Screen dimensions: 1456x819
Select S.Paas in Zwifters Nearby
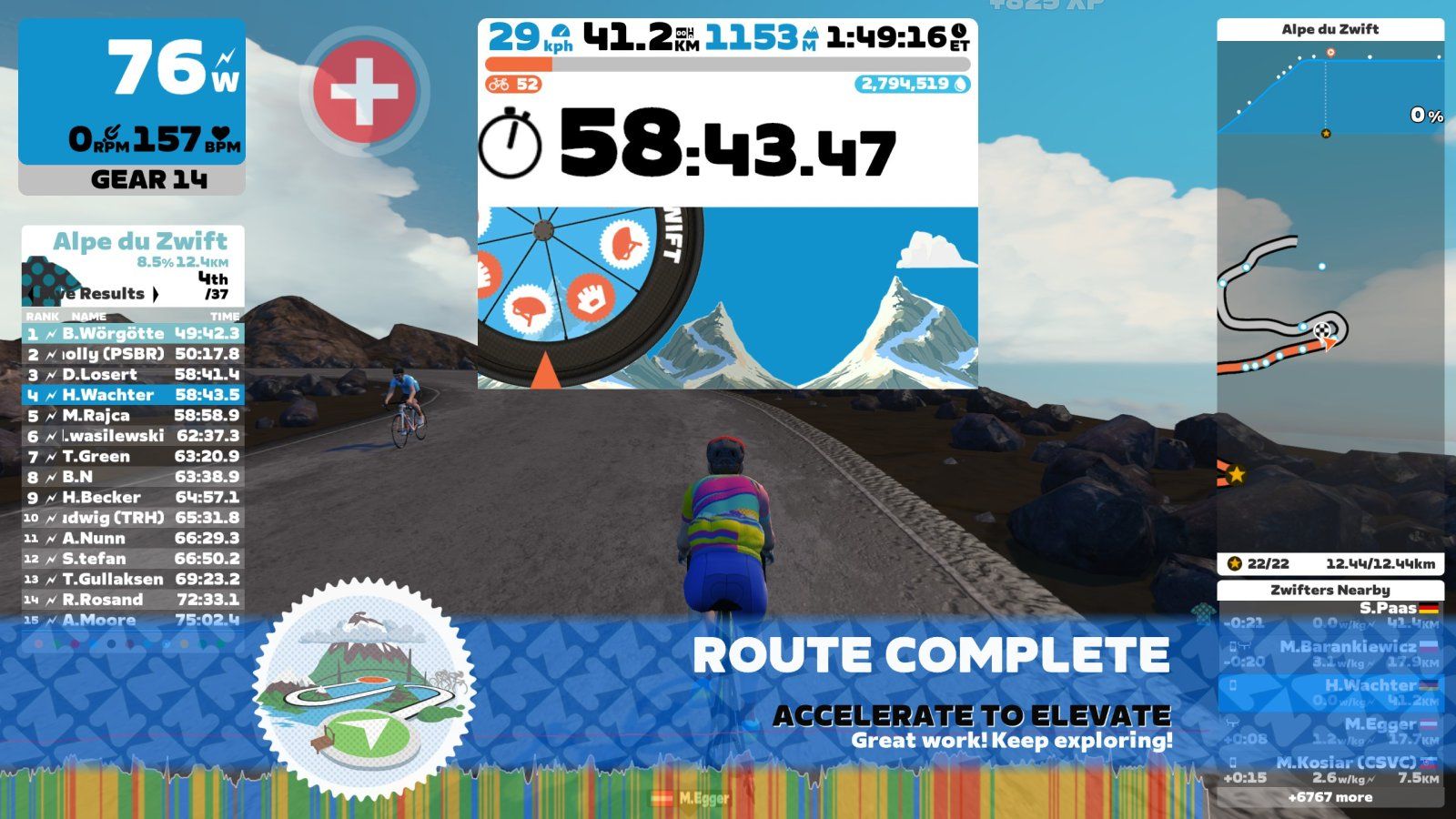pyautogui.click(x=1330, y=616)
